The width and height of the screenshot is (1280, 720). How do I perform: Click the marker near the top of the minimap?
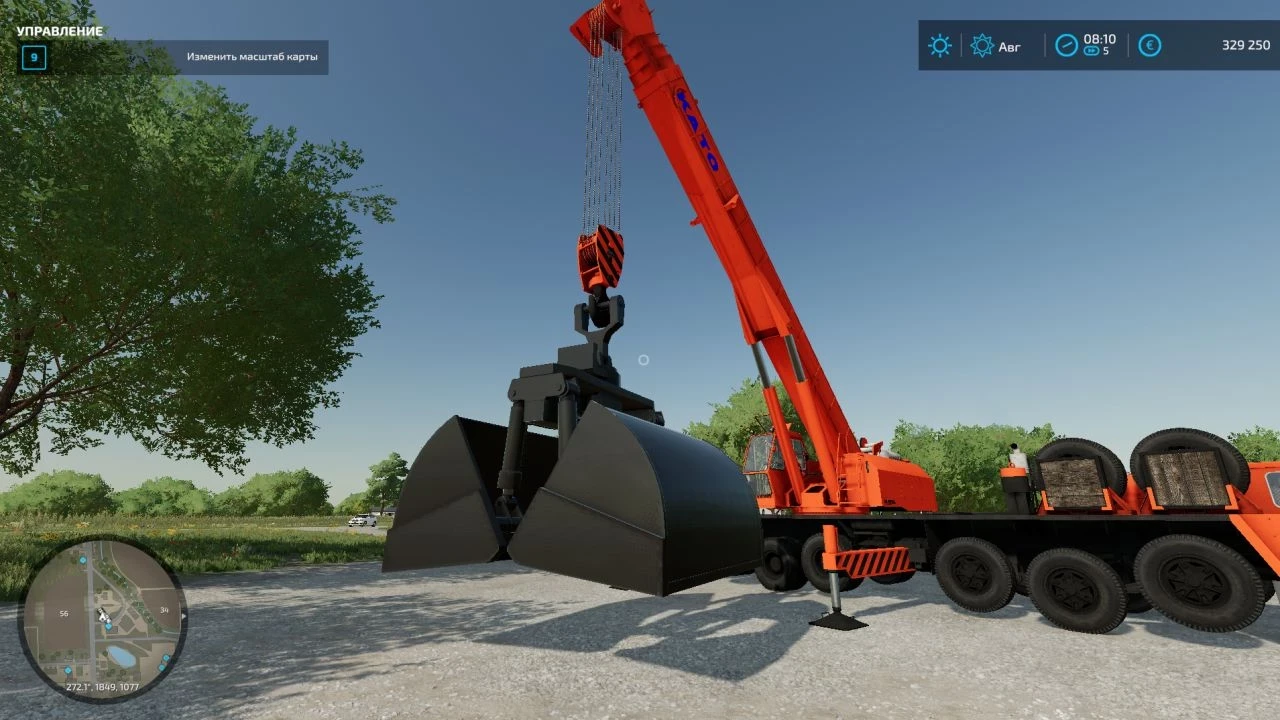[83, 560]
